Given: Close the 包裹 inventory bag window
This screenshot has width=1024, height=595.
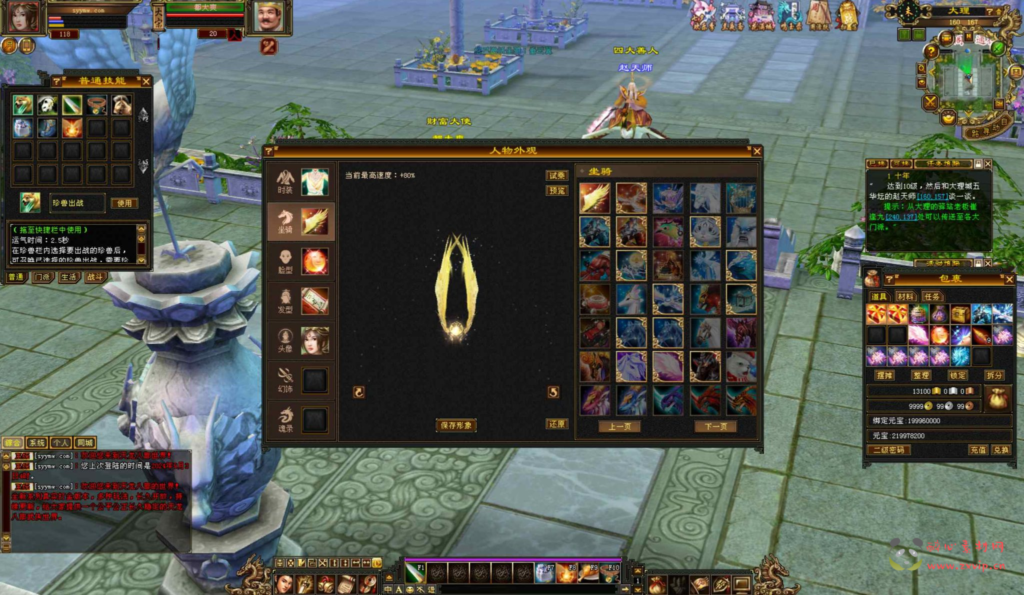Looking at the screenshot, I should 1009,280.
